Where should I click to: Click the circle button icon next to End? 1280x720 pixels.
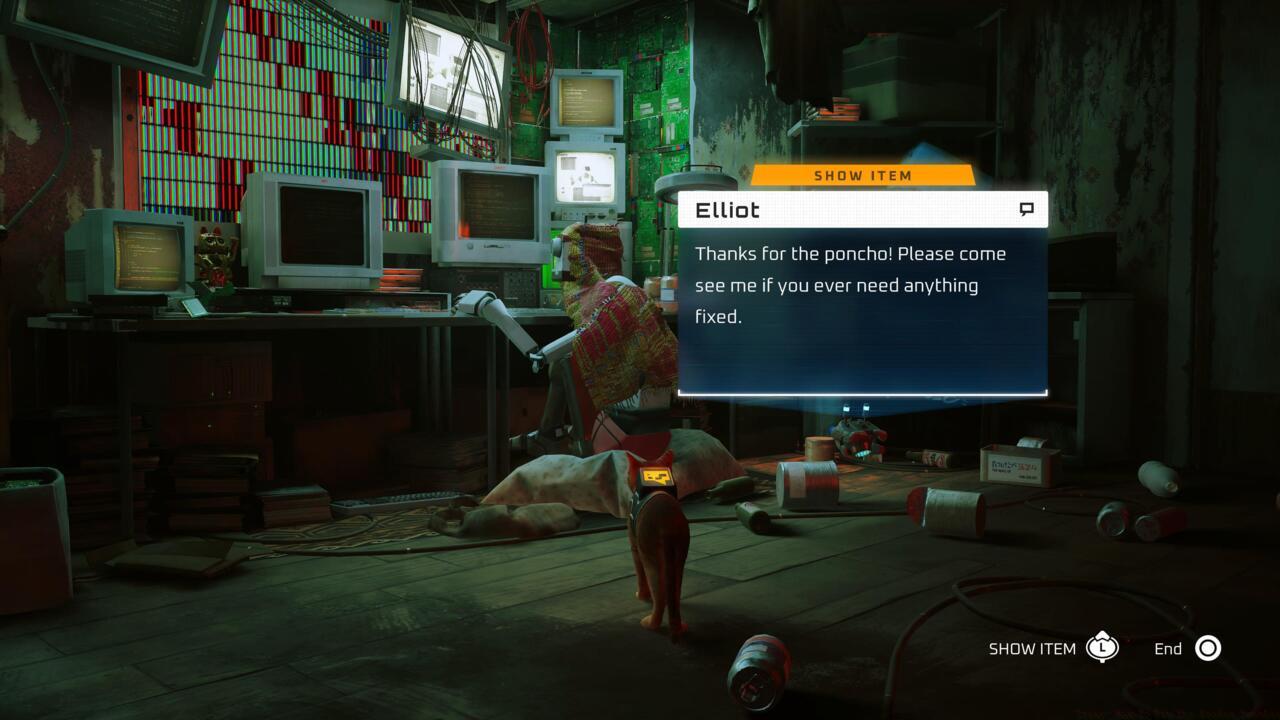[1208, 648]
